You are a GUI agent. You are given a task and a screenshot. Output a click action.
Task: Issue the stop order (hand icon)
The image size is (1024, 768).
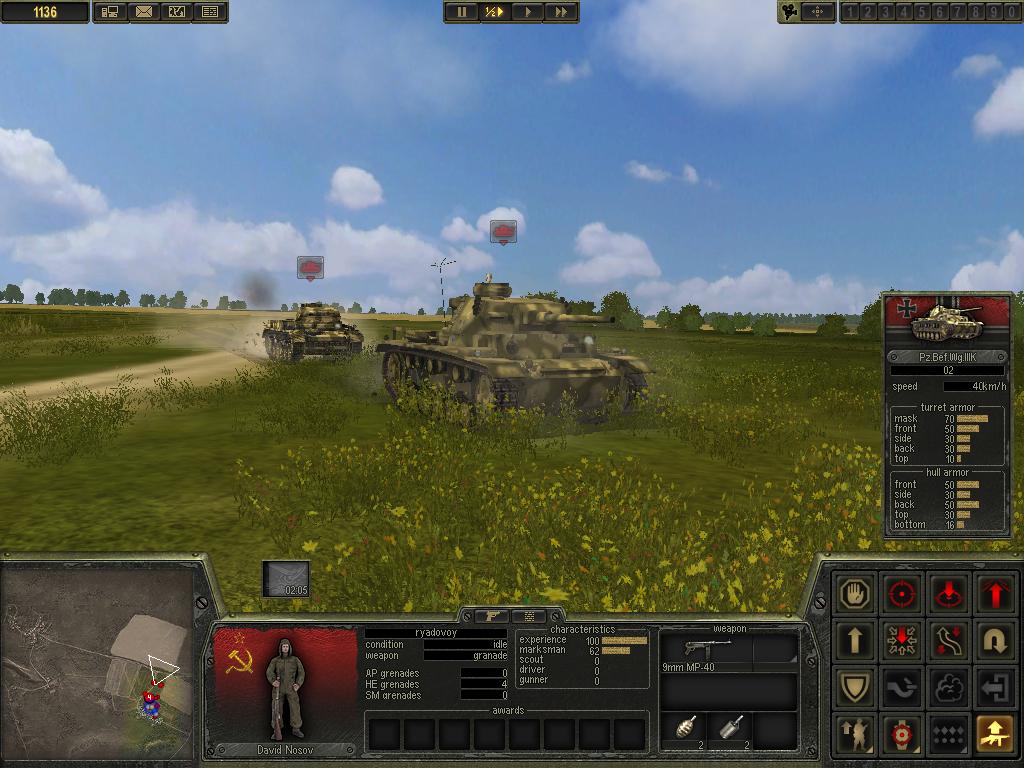[x=855, y=594]
